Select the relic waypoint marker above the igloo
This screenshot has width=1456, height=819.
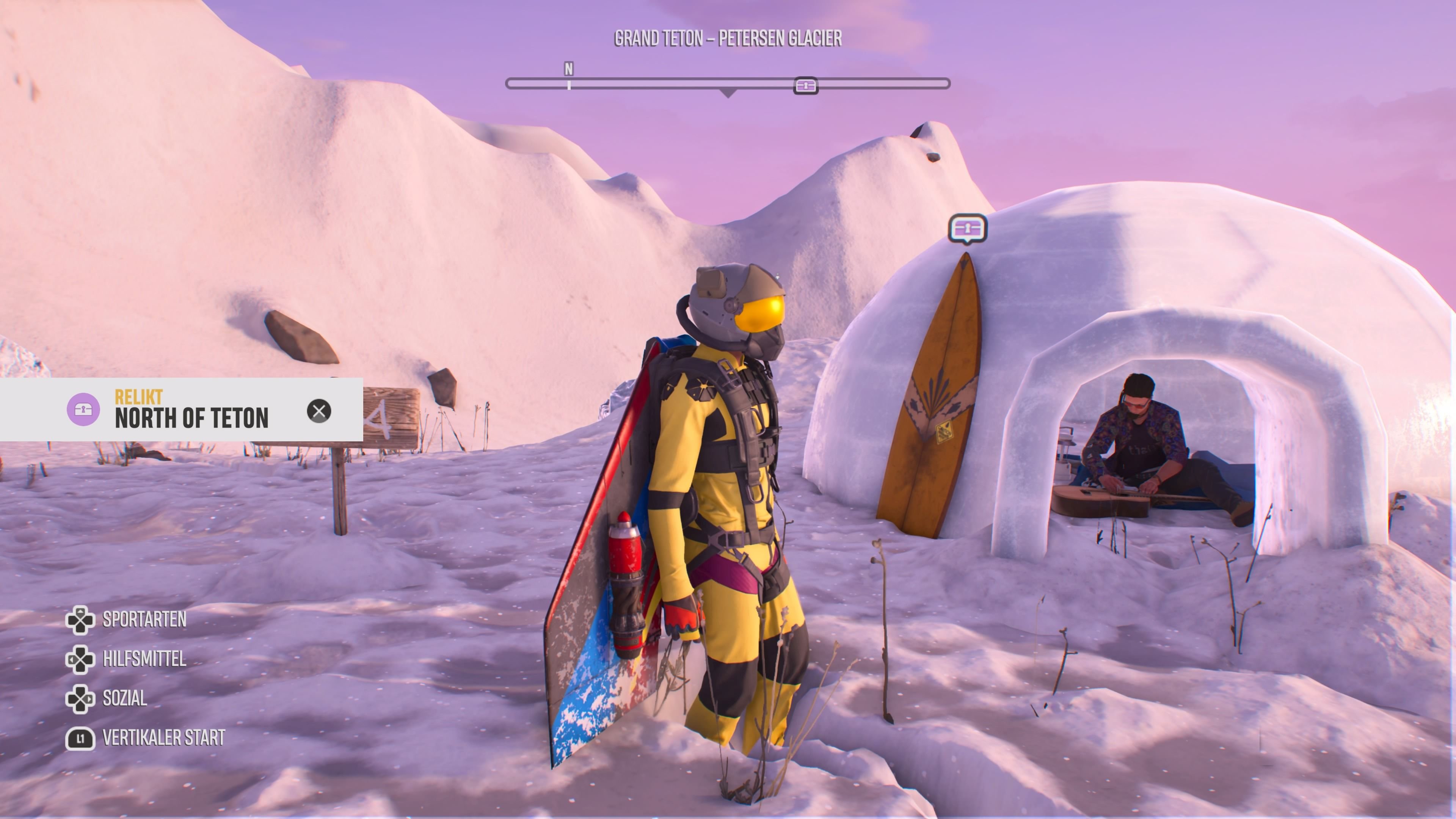tap(967, 228)
